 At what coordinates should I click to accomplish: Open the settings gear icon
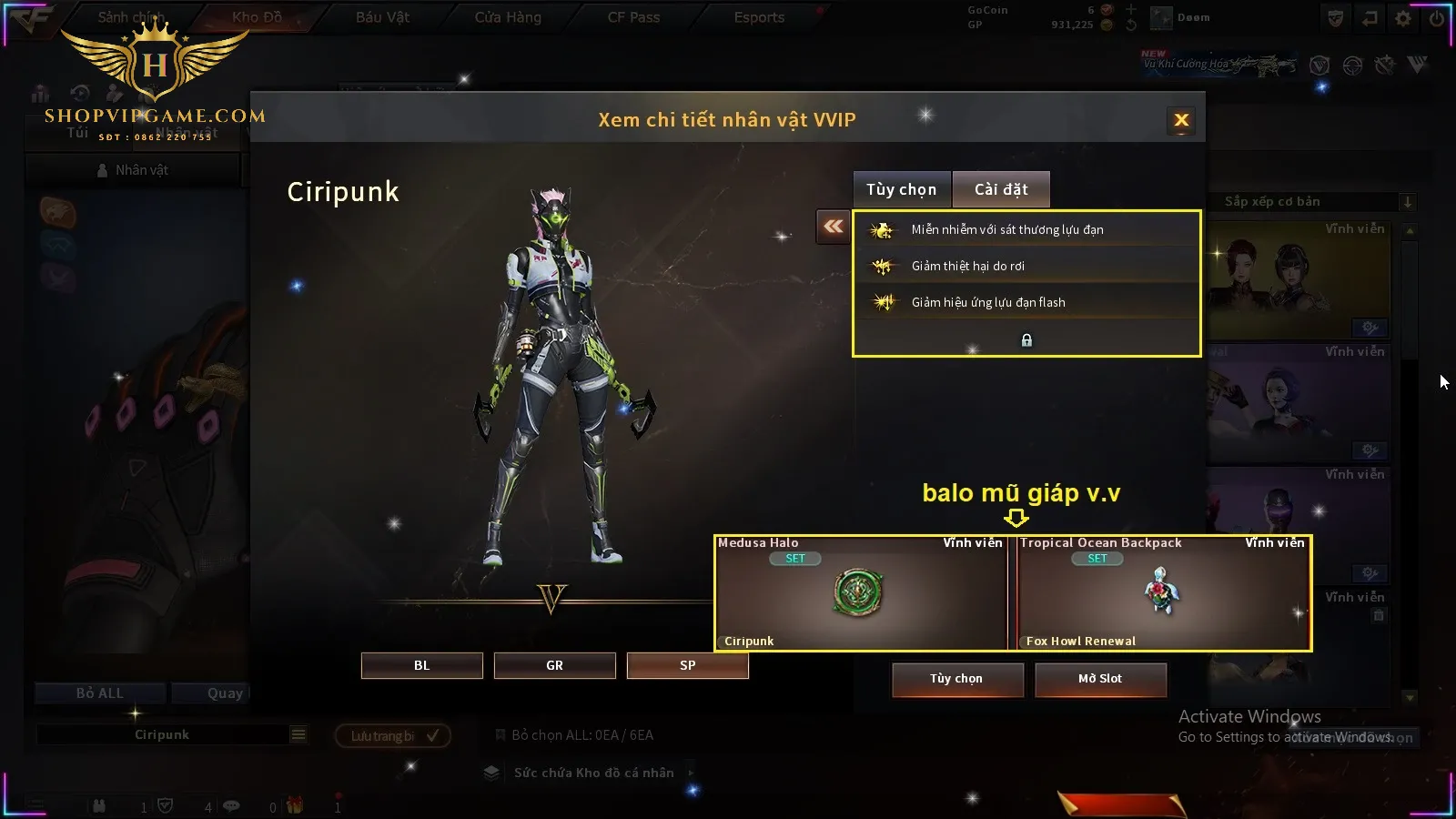1403,18
